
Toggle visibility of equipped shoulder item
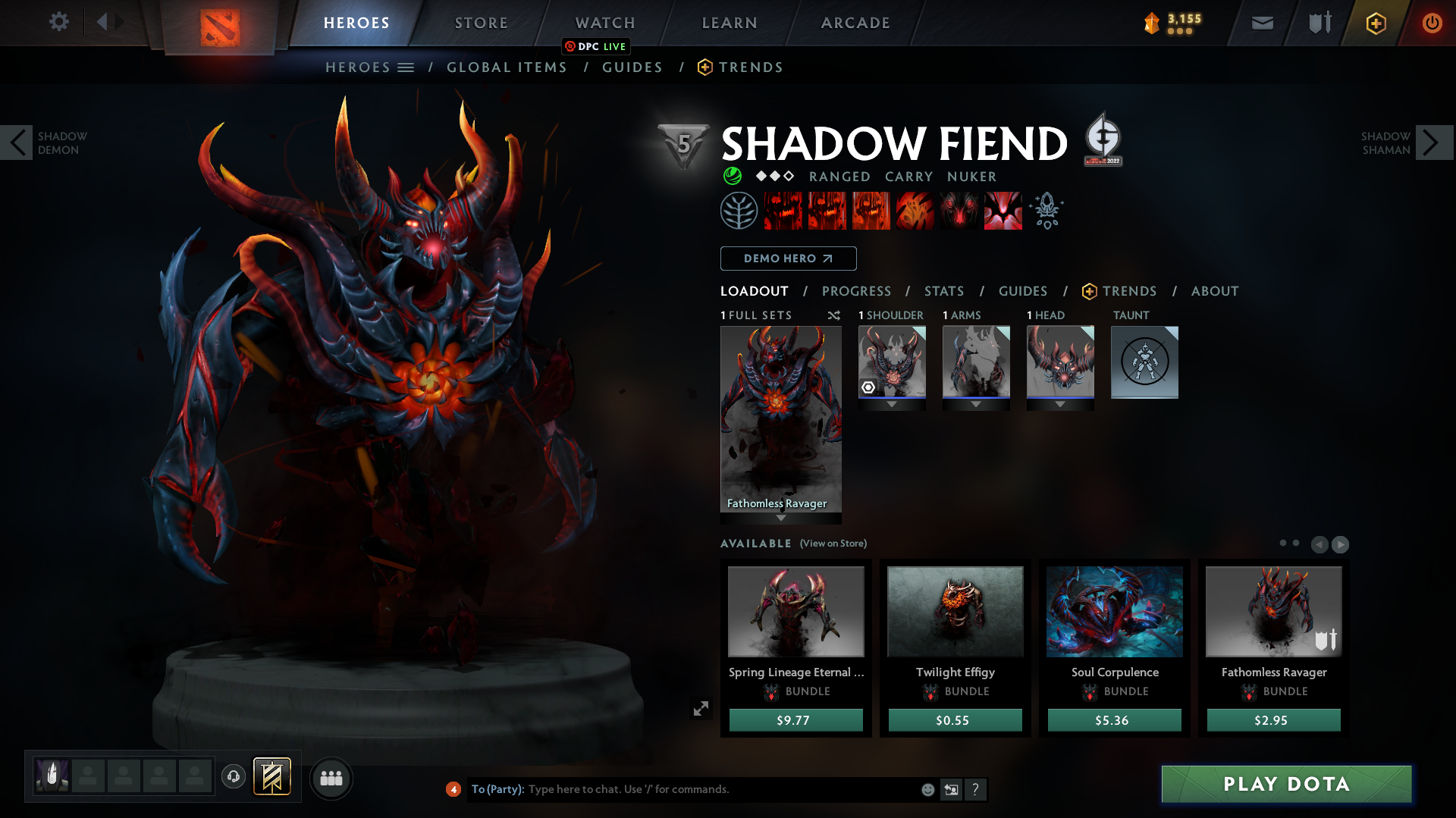(x=868, y=388)
